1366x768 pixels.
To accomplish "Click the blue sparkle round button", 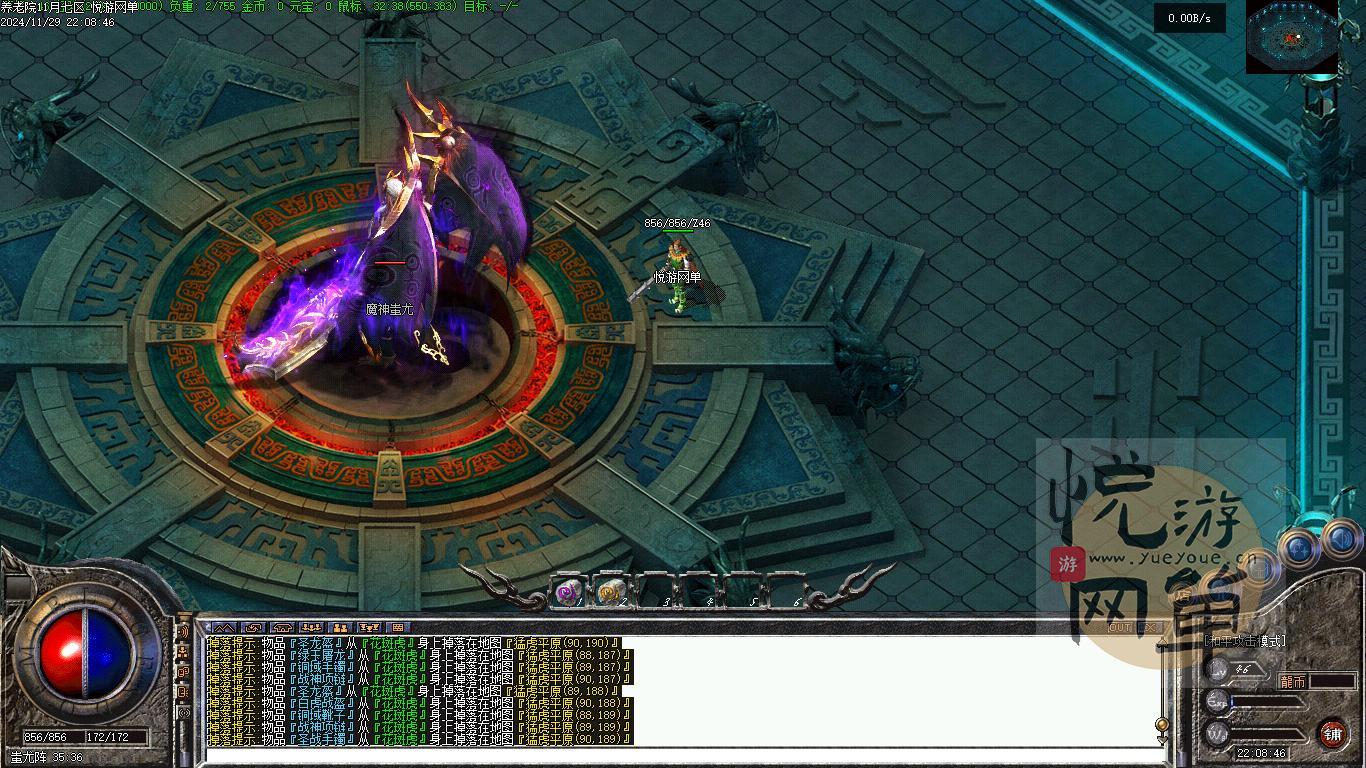I will point(1299,548).
